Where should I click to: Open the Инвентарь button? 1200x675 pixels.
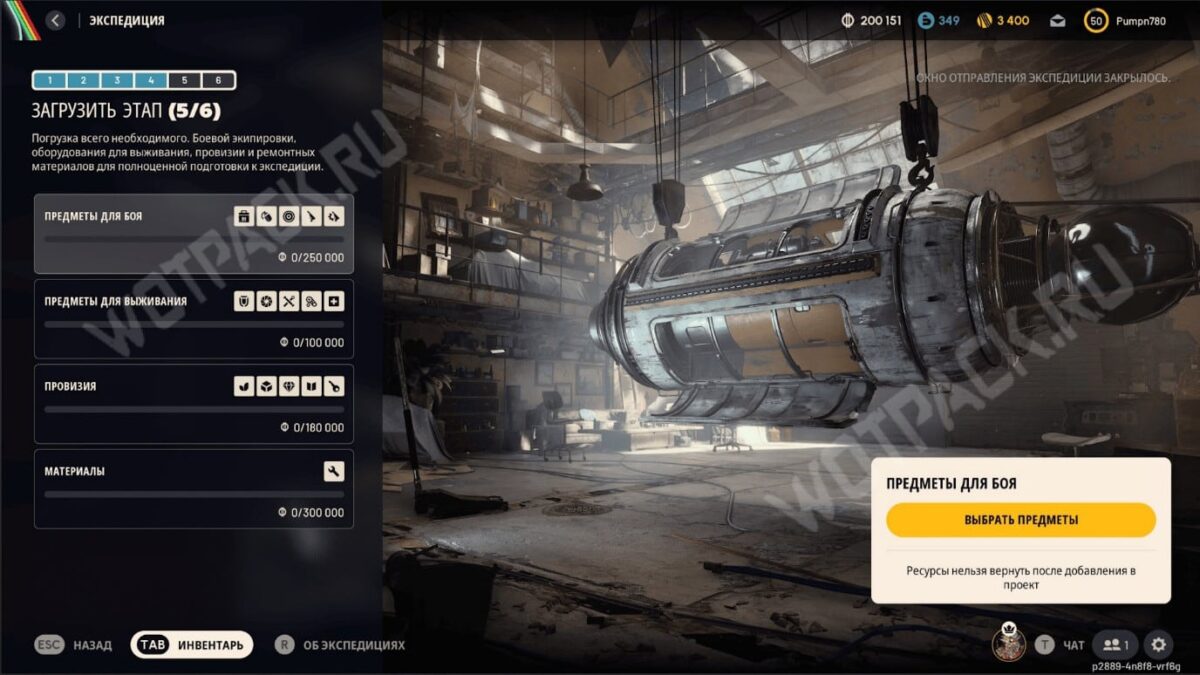pos(192,645)
